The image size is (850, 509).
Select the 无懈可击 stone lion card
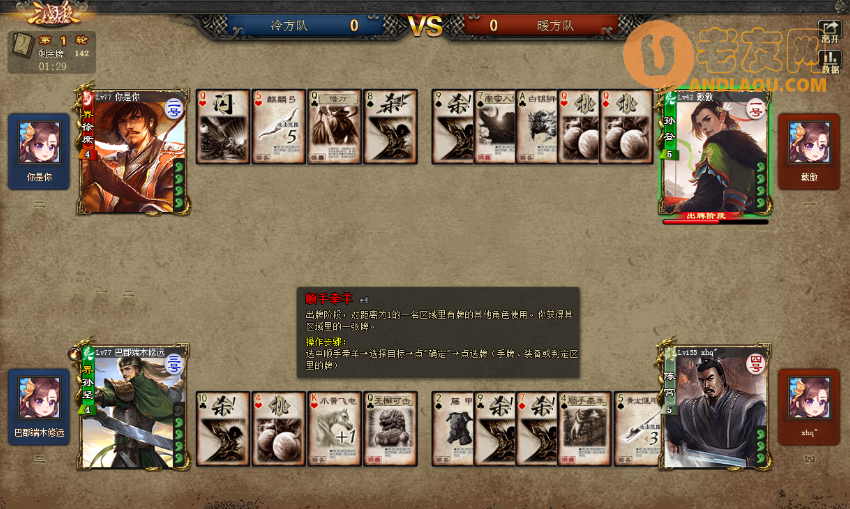(x=391, y=428)
